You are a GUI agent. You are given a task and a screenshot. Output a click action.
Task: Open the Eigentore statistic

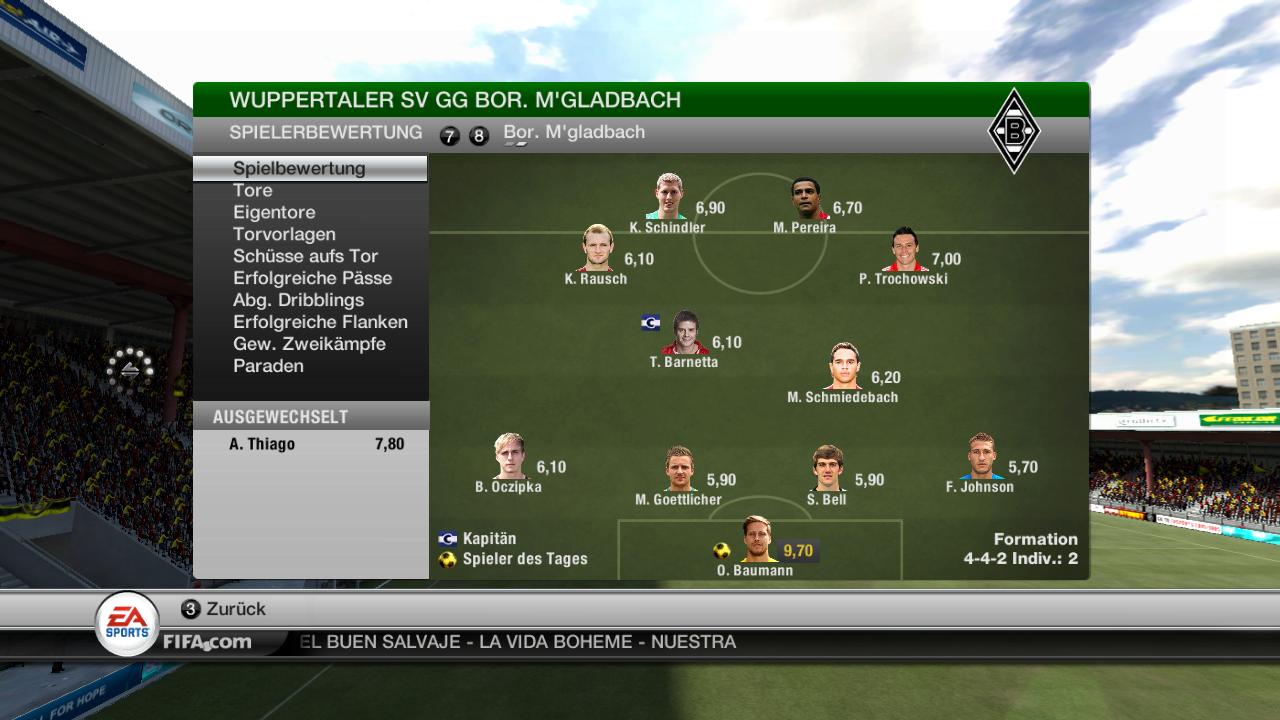pyautogui.click(x=274, y=212)
